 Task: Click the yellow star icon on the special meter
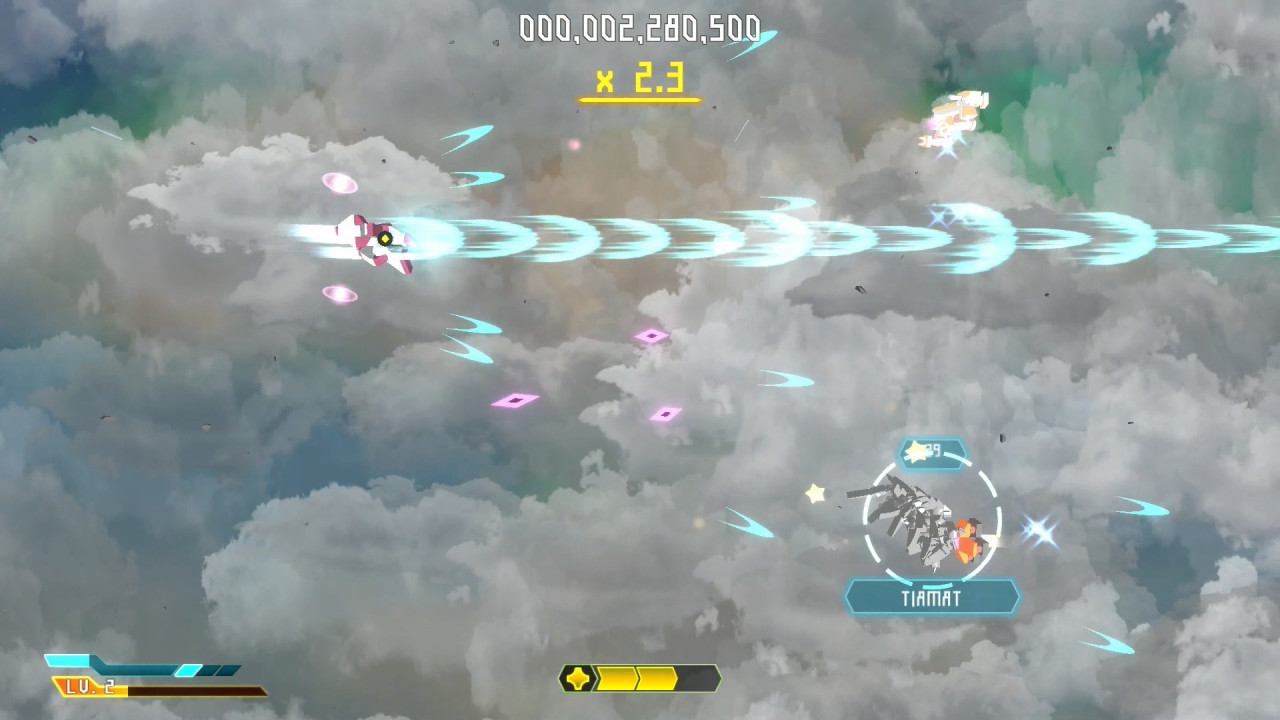point(578,678)
